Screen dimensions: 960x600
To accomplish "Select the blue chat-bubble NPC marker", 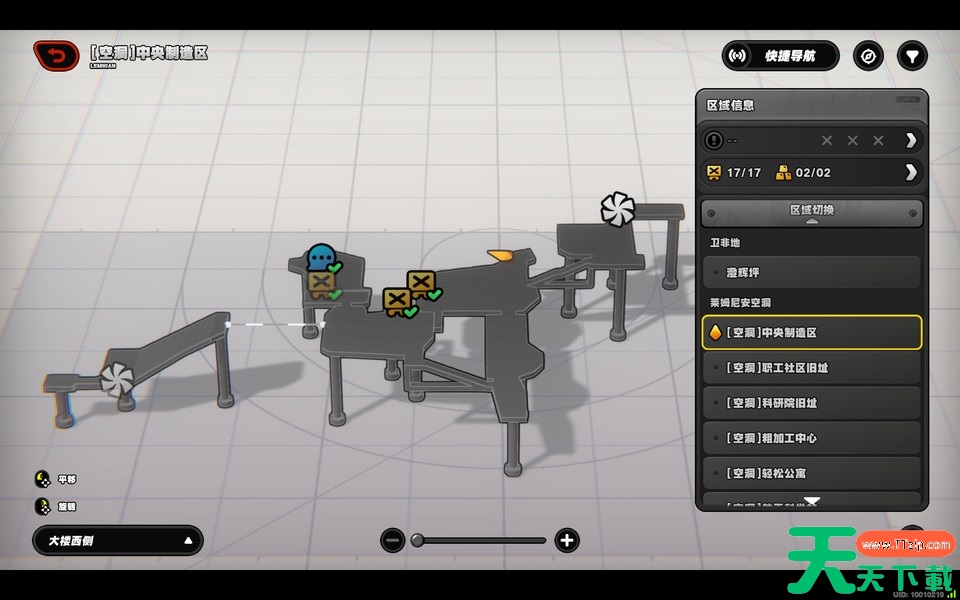I will (321, 257).
